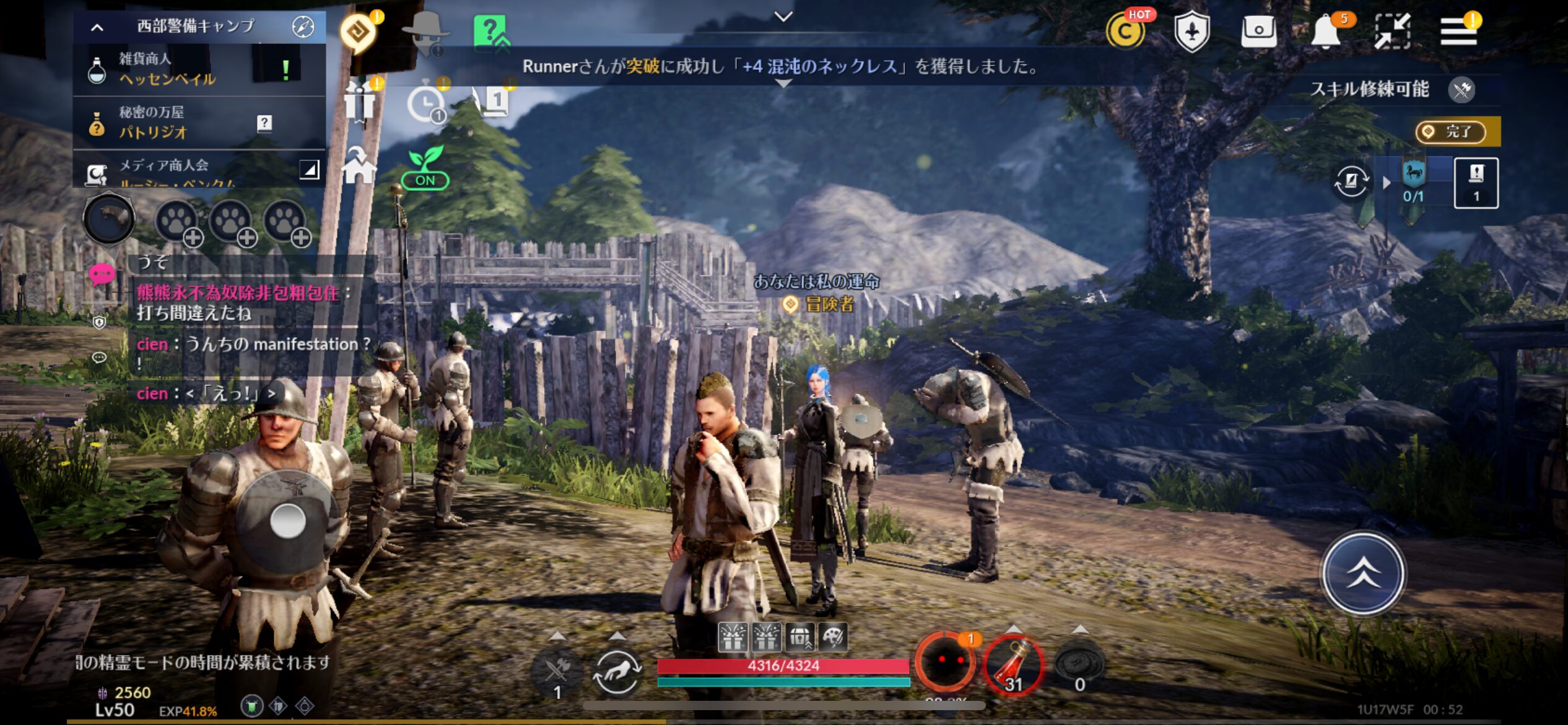1568x725 pixels.
Task: Click the 完了 quest complete button
Action: (x=1451, y=132)
